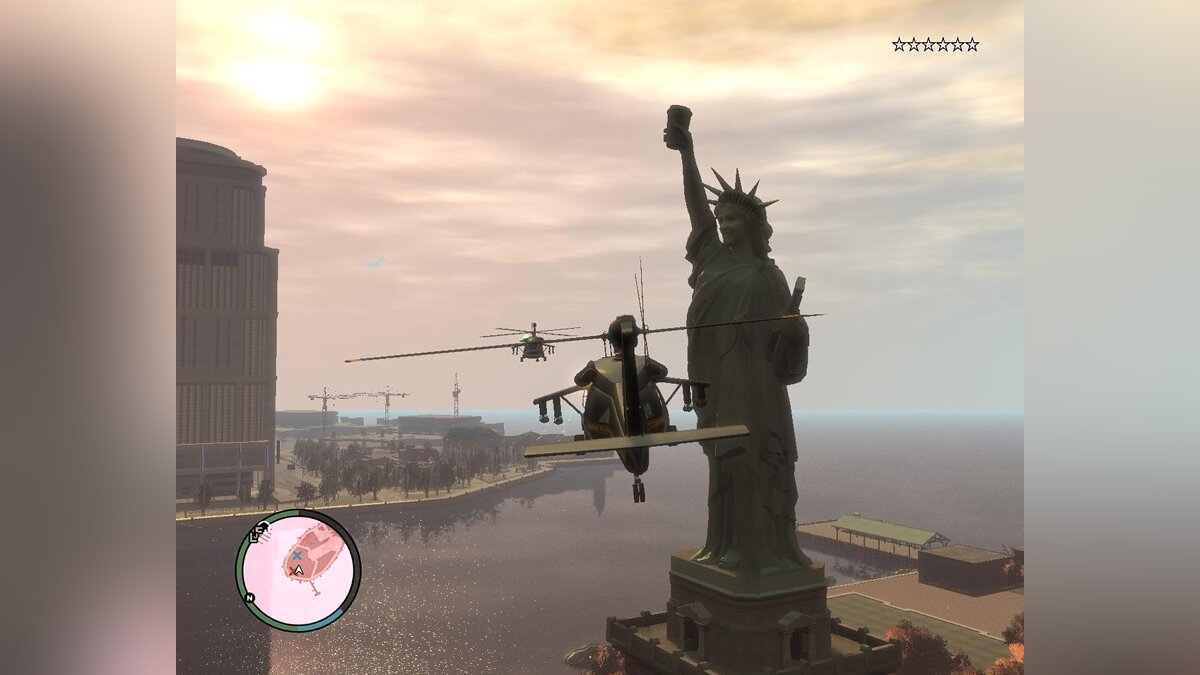Screen dimensions: 1200x675
Task: Select the LJ contact blip on the radar edge
Action: (x=258, y=532)
